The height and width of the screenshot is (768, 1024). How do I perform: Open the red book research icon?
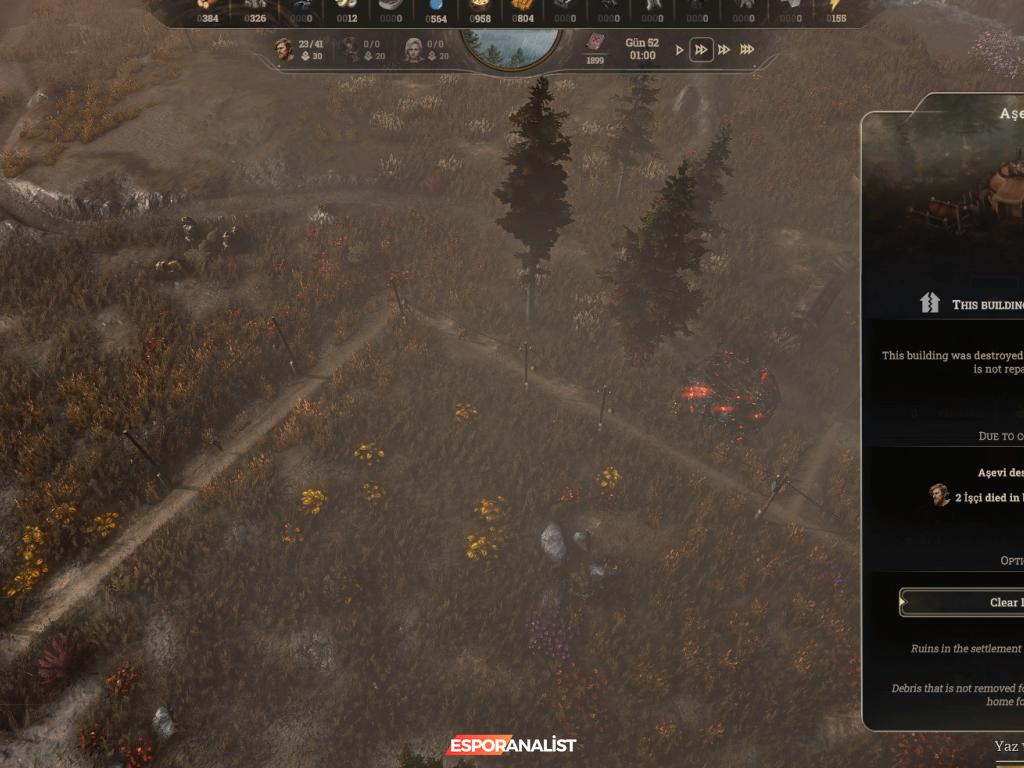coord(595,43)
